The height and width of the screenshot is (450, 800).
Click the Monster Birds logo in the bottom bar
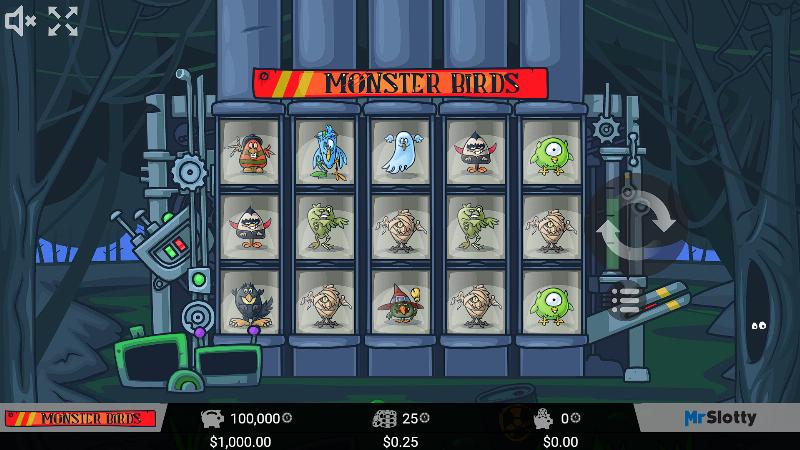81,418
